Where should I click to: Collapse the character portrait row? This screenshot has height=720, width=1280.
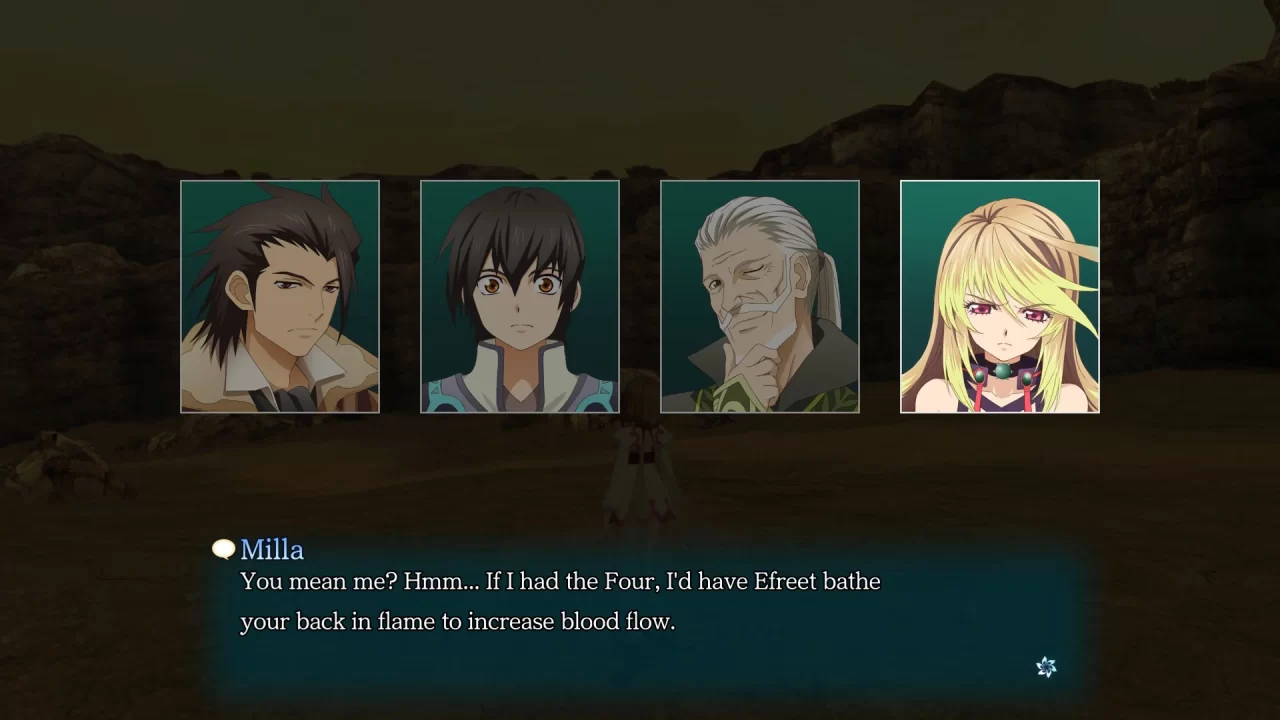[640, 296]
